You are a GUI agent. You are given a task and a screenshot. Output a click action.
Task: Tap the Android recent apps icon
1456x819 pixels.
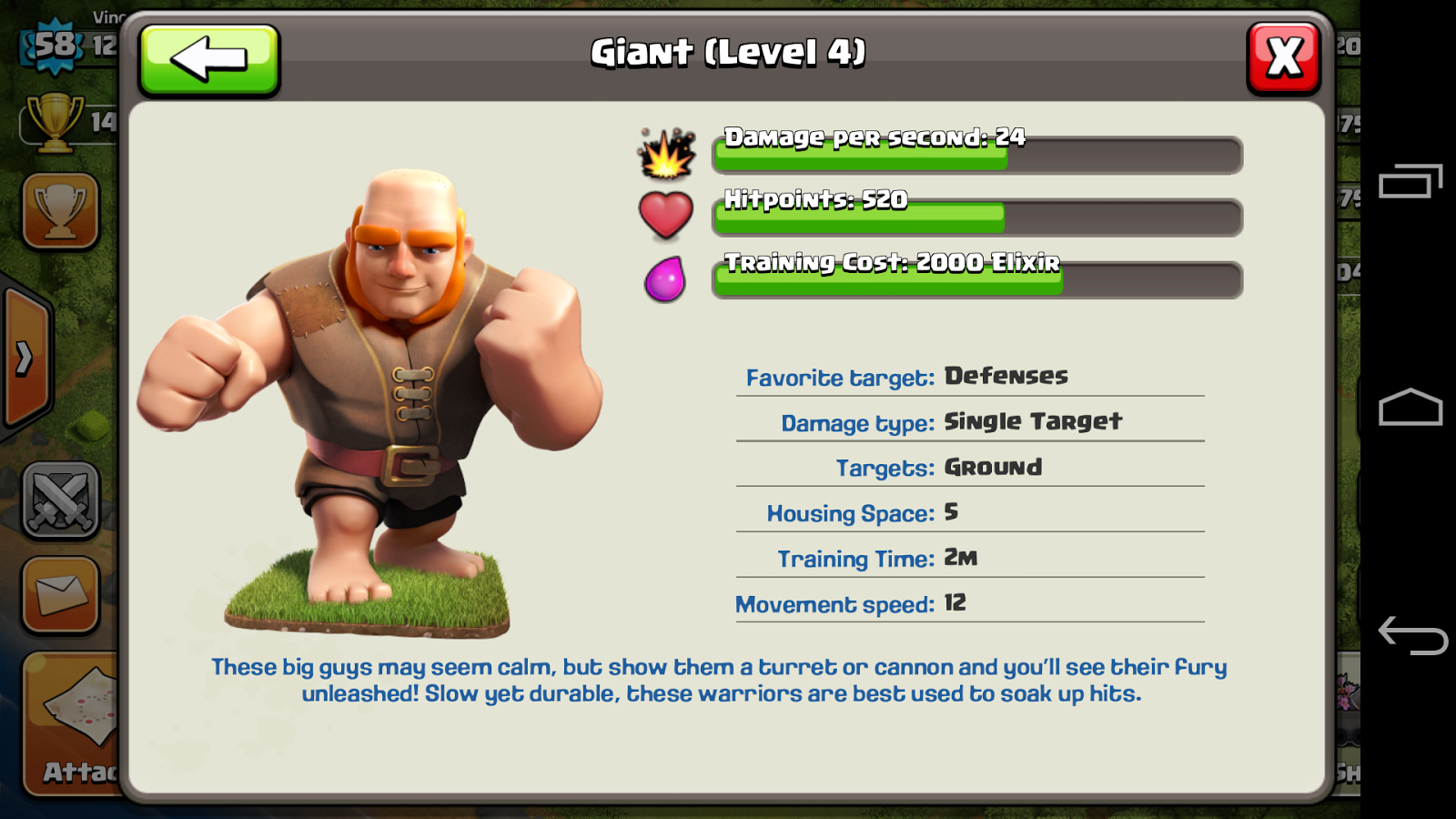(x=1408, y=178)
